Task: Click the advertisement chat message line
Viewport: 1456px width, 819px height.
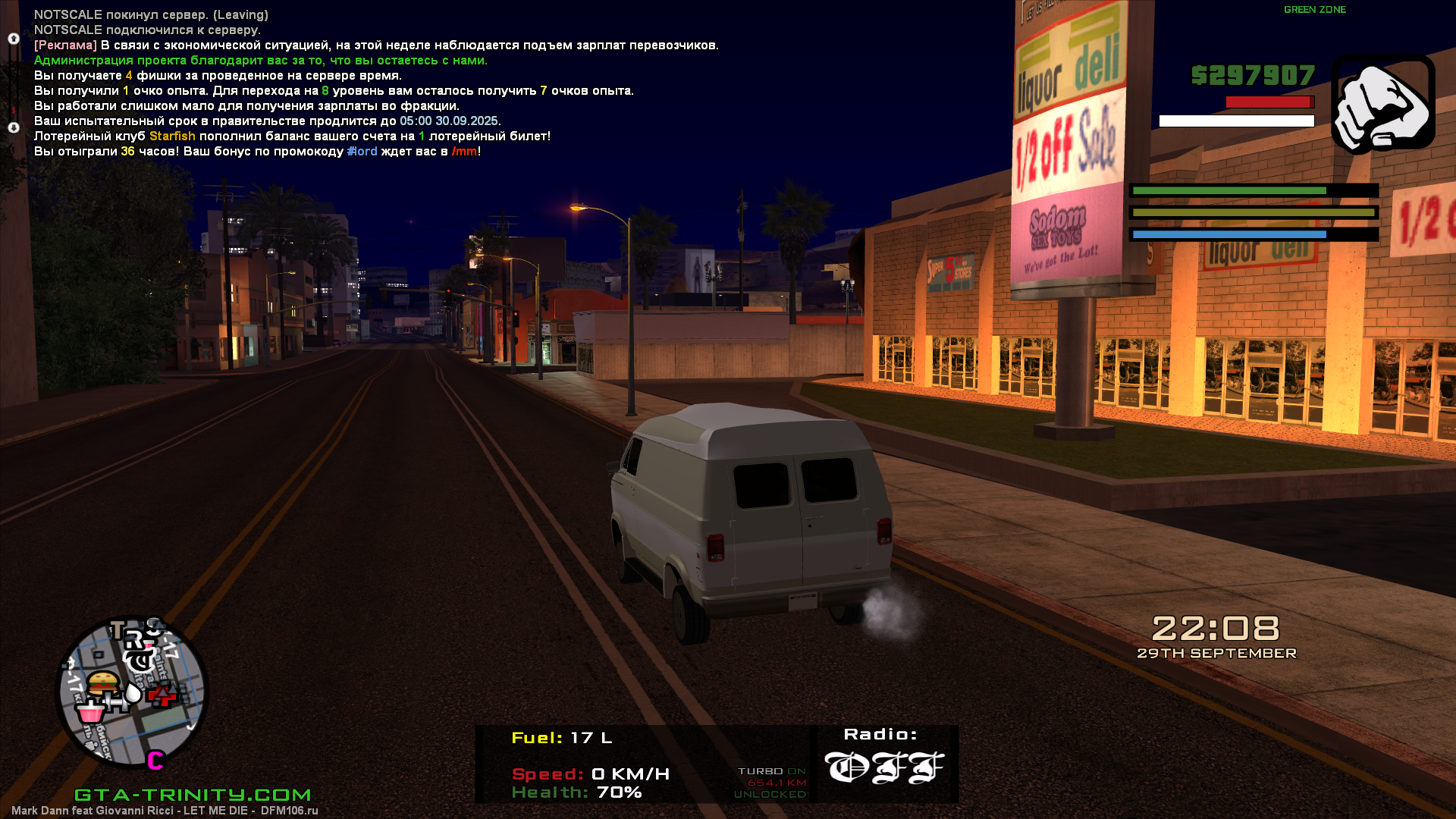Action: pos(376,45)
